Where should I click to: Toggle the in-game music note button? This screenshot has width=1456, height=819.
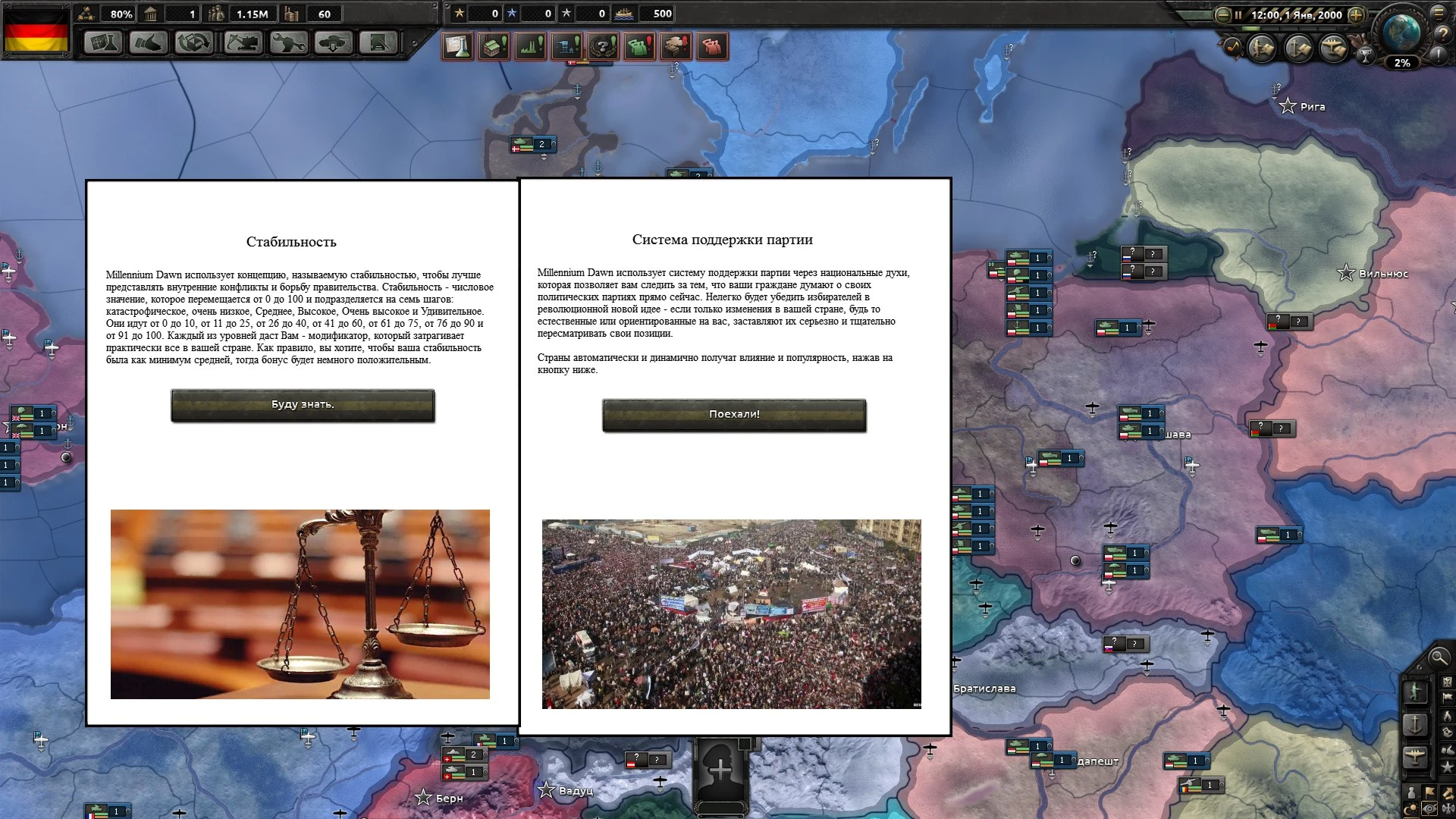point(1232,47)
